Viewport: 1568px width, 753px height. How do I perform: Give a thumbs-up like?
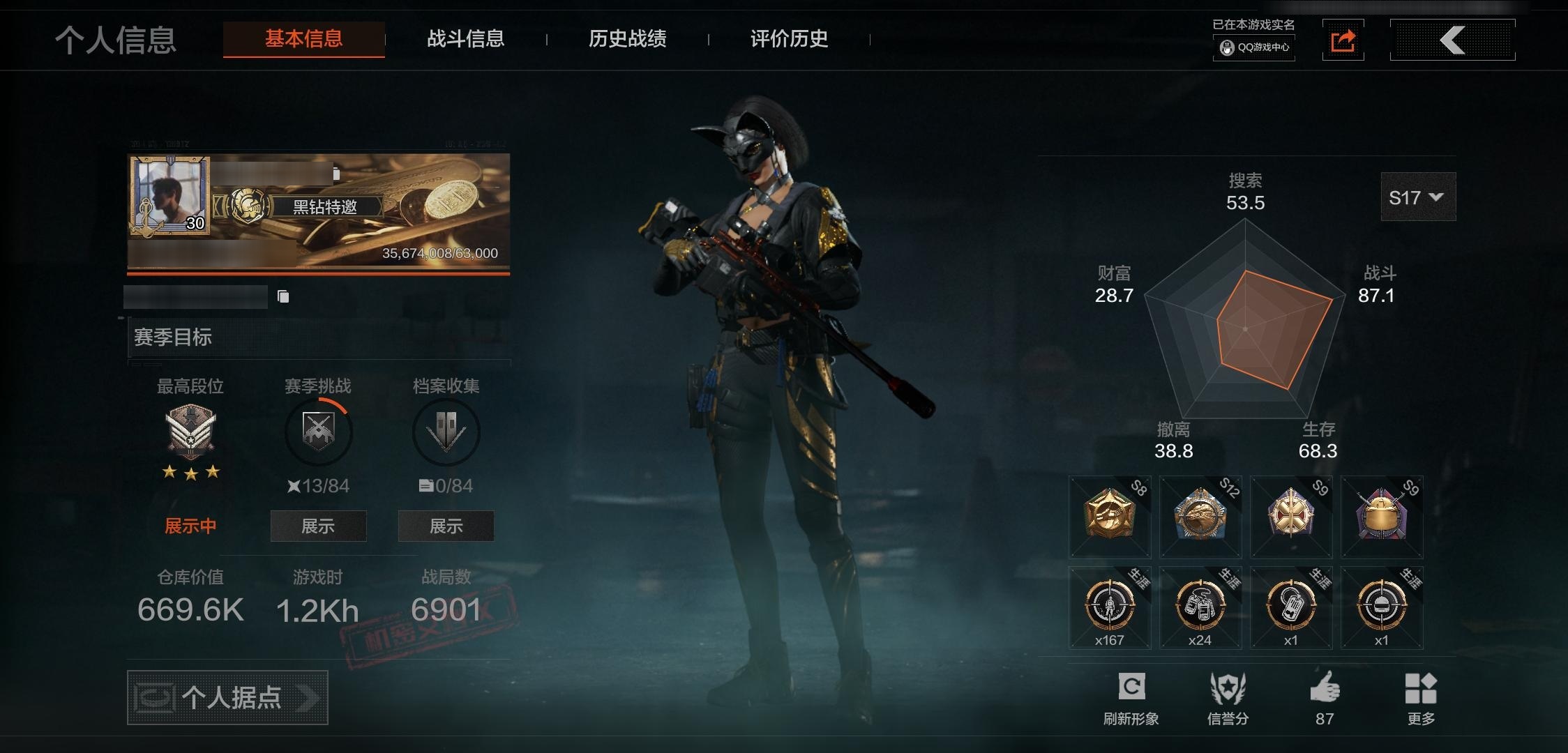coord(1325,697)
